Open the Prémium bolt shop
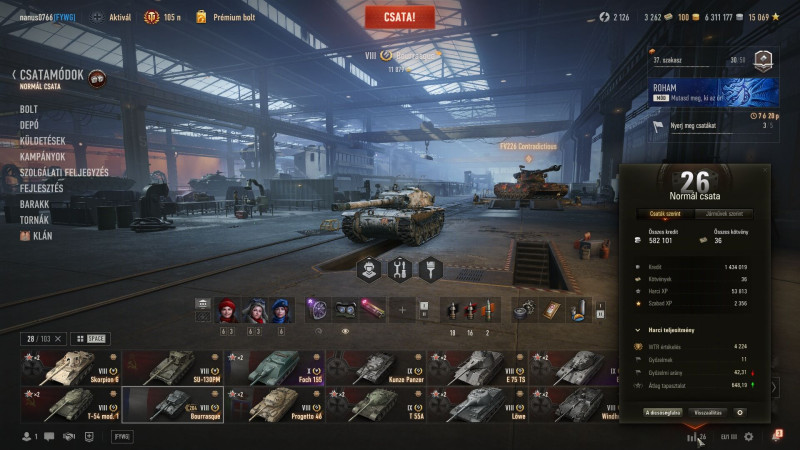 (x=224, y=17)
